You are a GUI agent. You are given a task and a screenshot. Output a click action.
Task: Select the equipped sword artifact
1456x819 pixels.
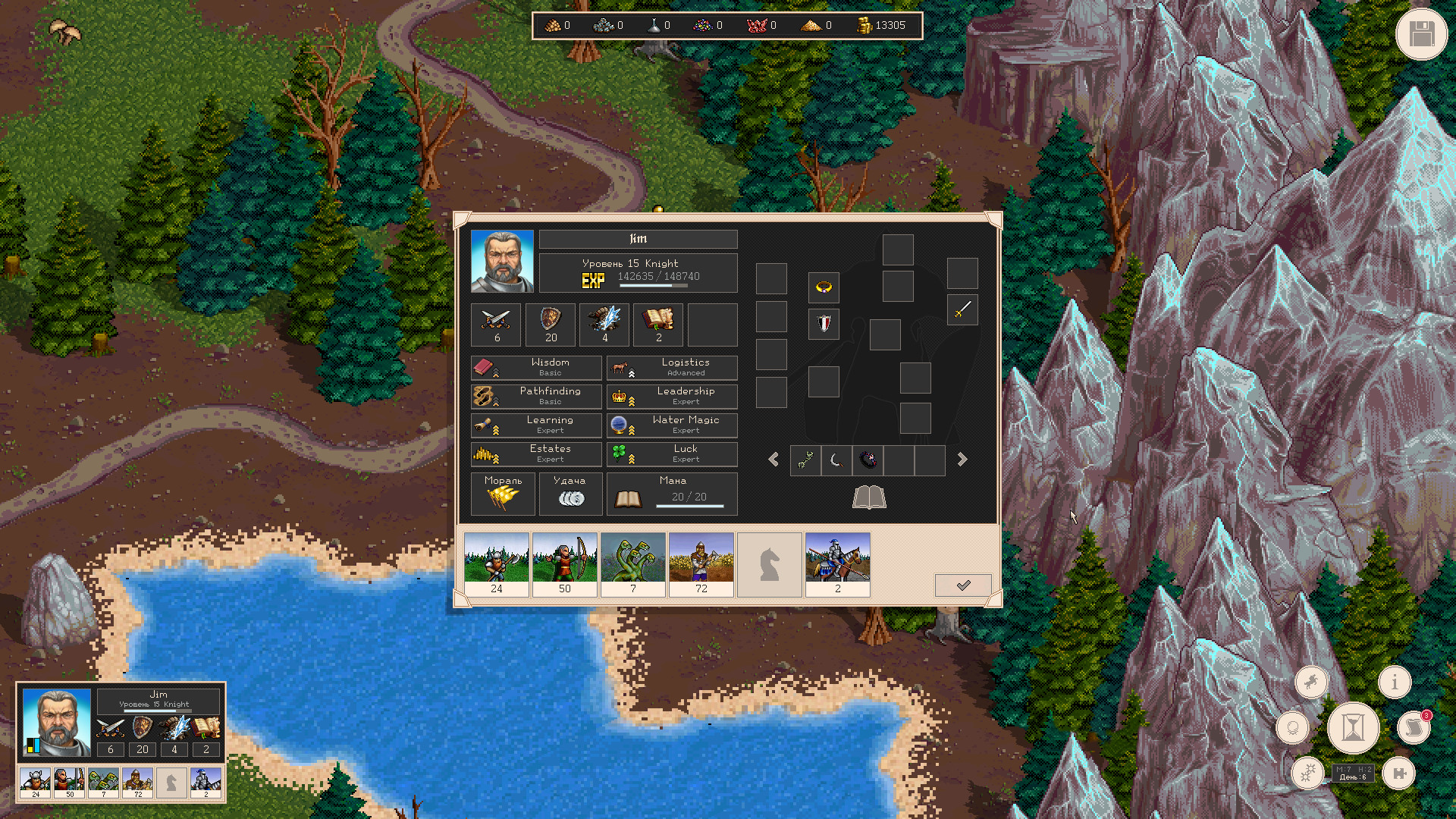[x=962, y=310]
